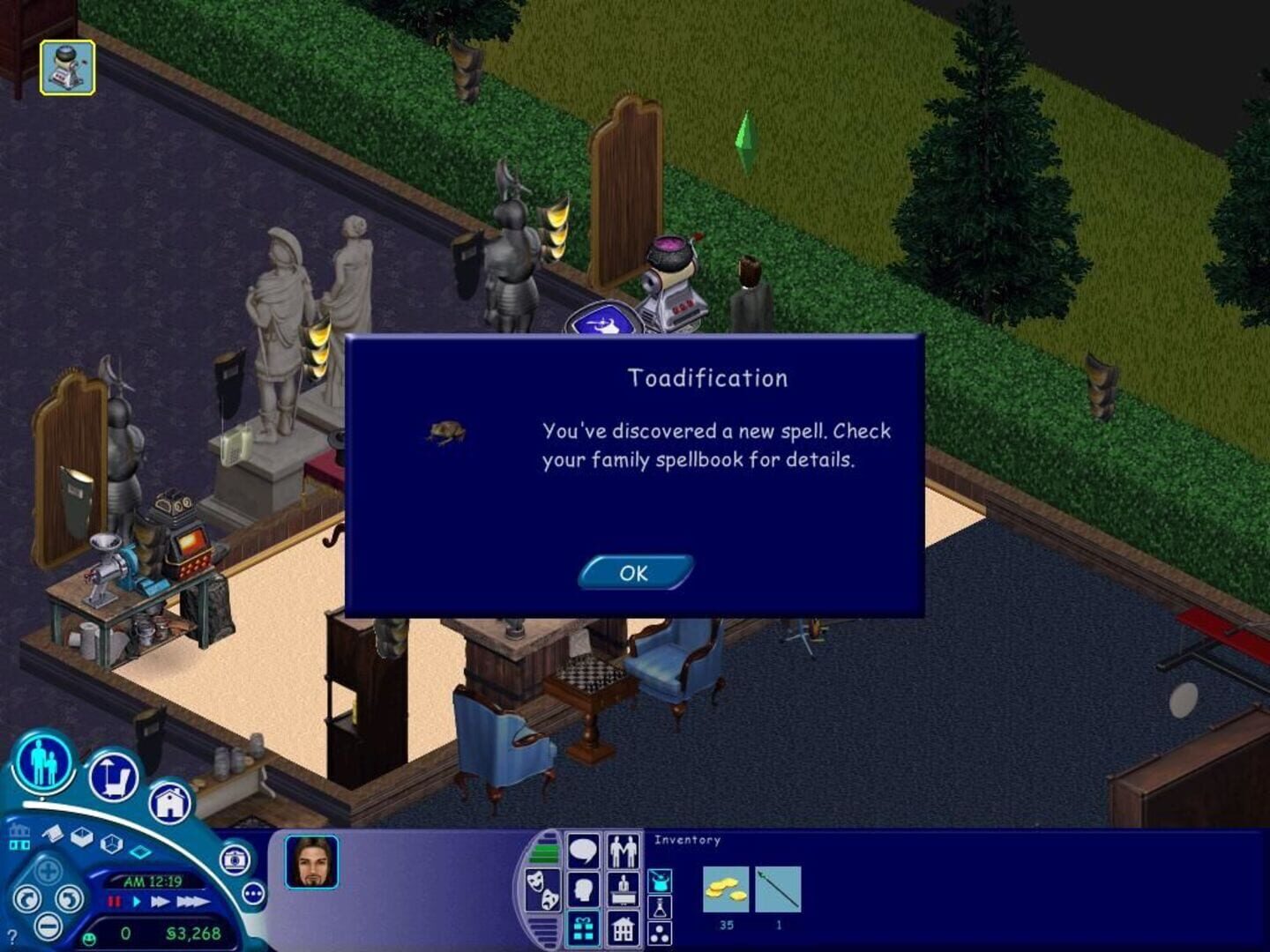Select ultra speed fast-forward control
The image size is (1270, 952).
point(194,902)
